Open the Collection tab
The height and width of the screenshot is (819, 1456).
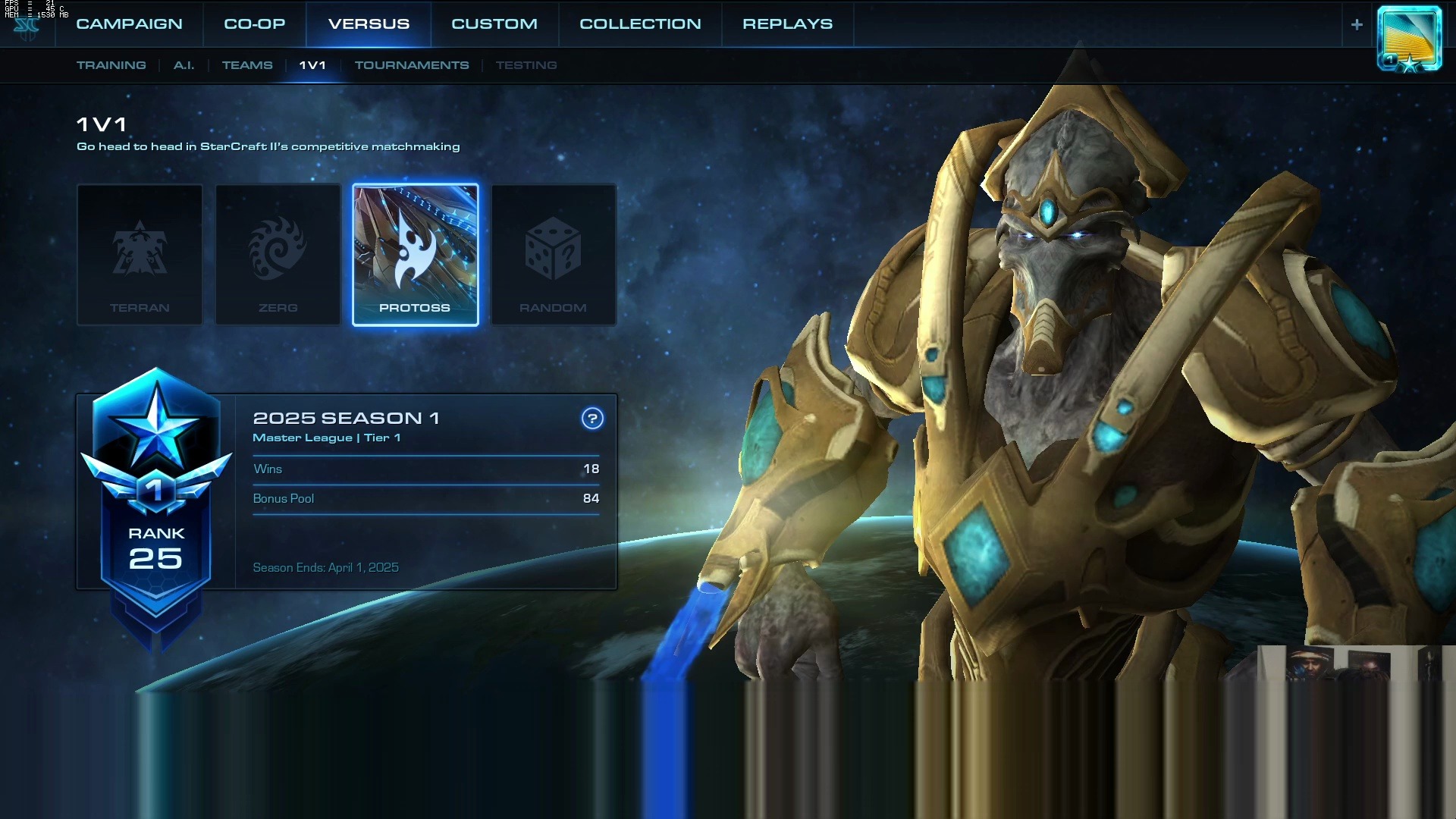[640, 24]
